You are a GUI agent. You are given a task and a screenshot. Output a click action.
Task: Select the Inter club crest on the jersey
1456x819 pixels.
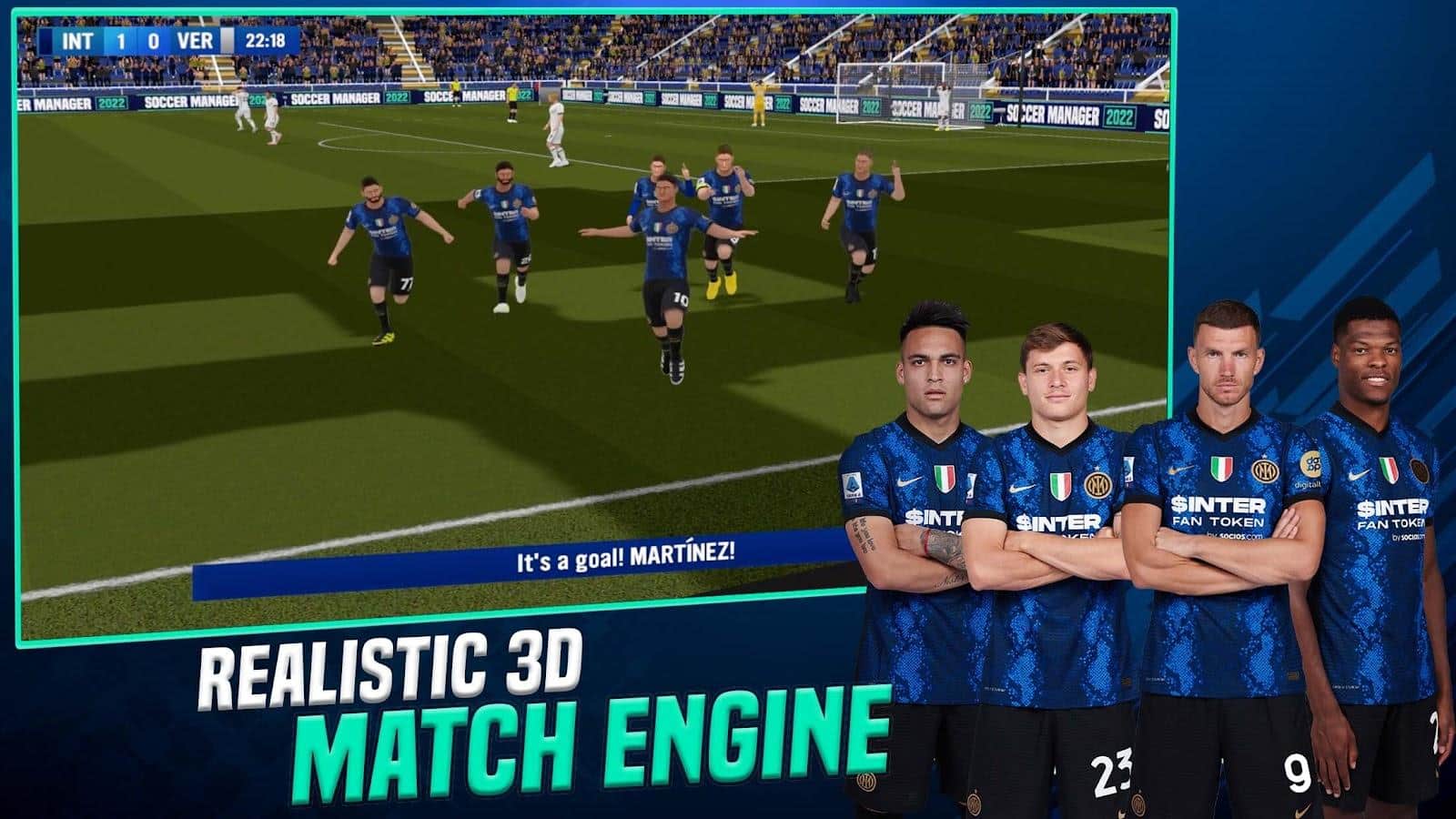click(x=1098, y=485)
